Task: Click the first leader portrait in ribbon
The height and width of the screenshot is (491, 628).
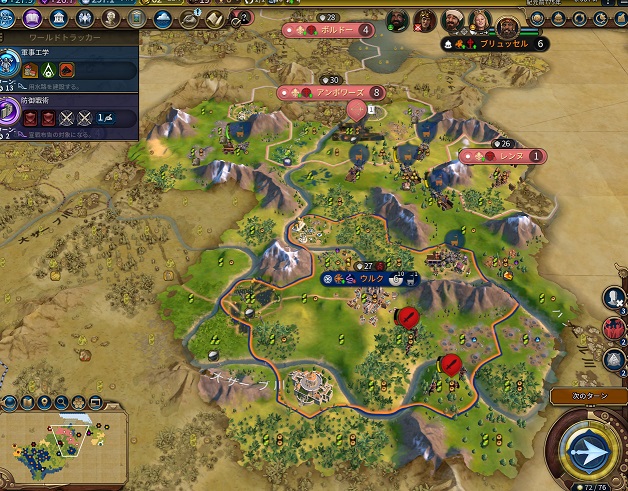Action: pos(396,20)
